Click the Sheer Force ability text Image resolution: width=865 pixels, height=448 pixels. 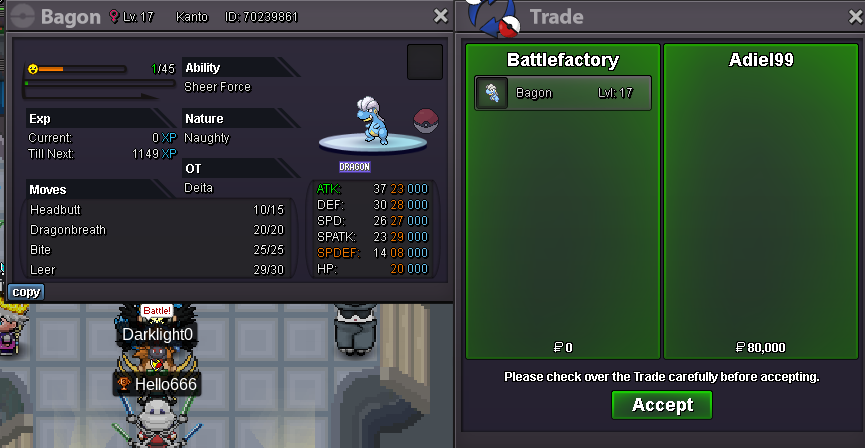[218, 87]
